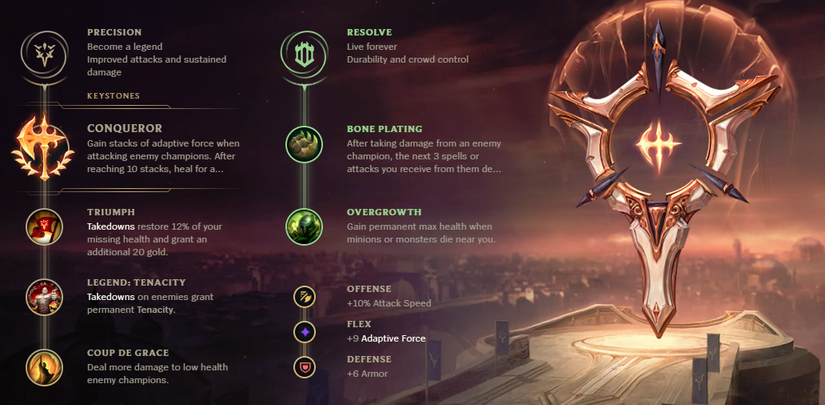The image size is (825, 405).
Task: Select the Bone Plating rune
Action: [x=304, y=145]
